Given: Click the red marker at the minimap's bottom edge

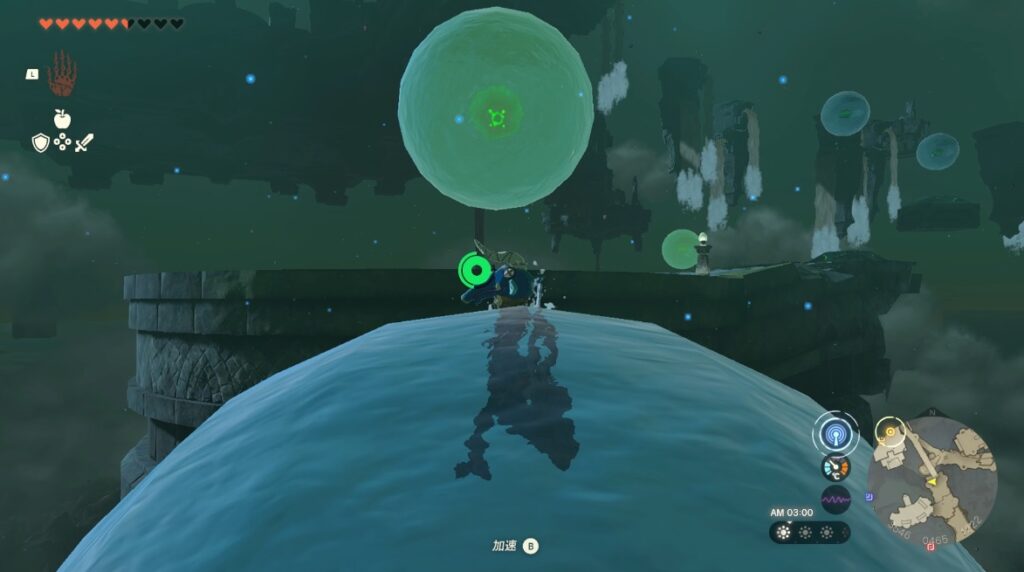Looking at the screenshot, I should pos(932,546).
